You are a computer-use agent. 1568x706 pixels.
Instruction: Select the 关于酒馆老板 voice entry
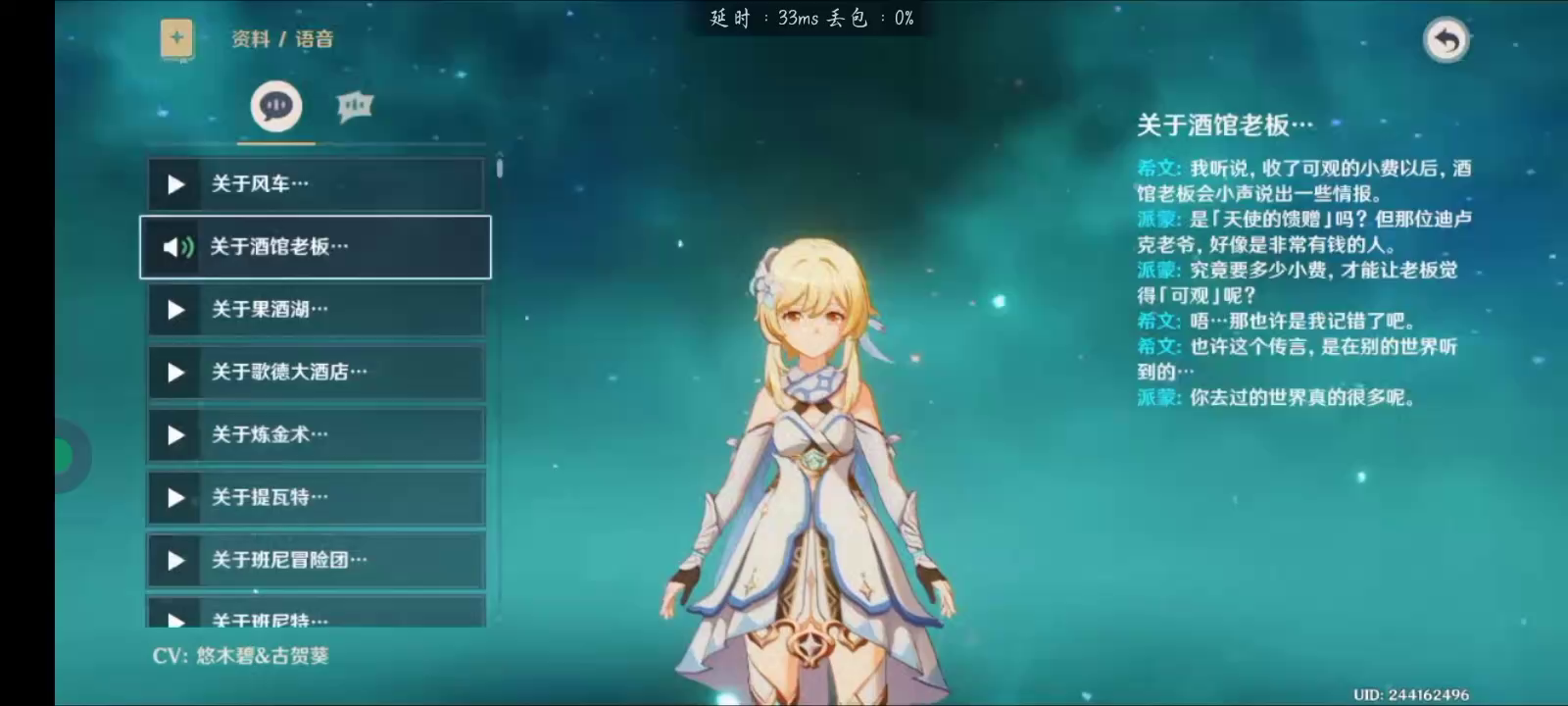[x=316, y=247]
